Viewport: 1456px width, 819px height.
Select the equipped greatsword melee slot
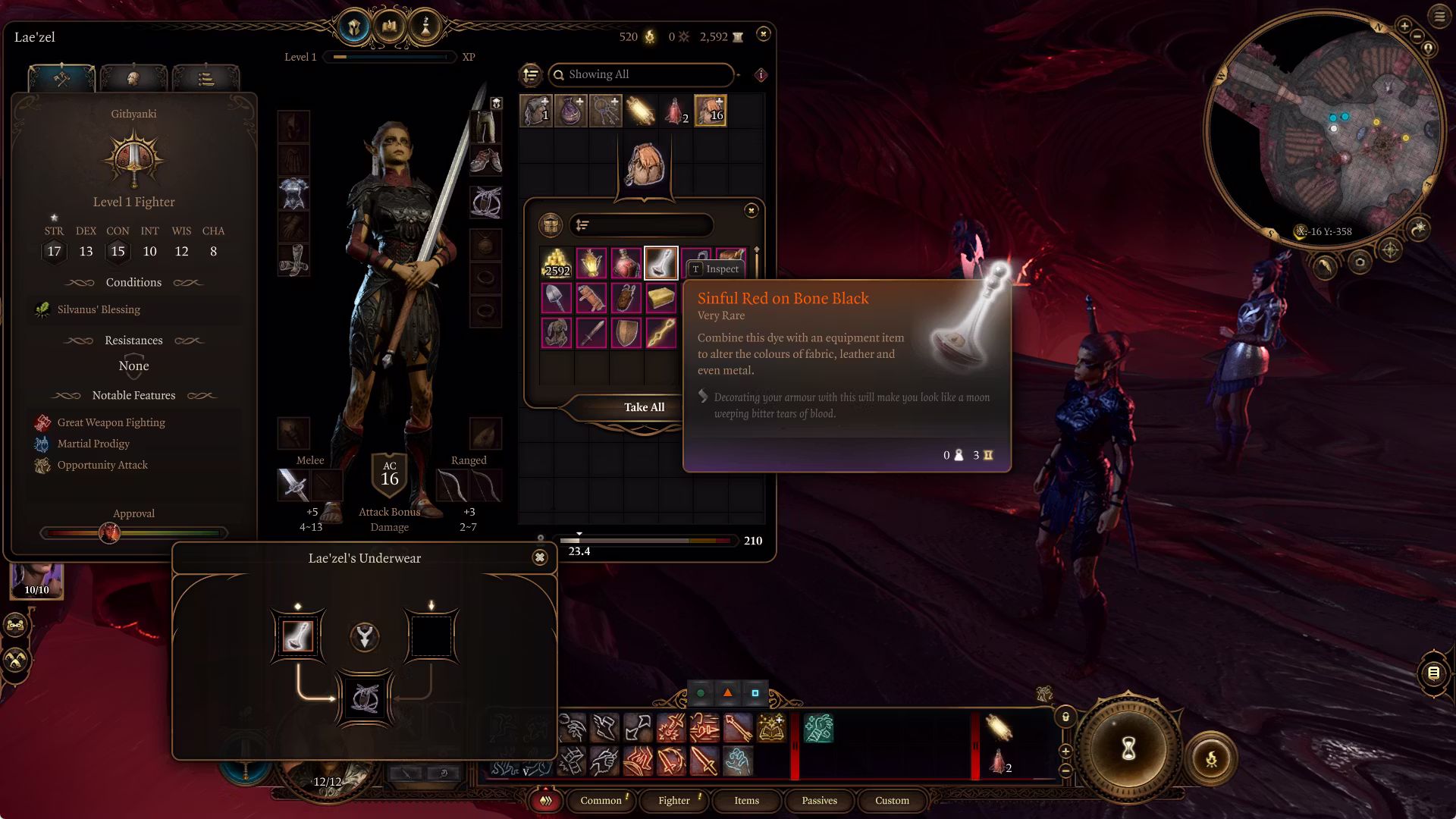point(293,485)
